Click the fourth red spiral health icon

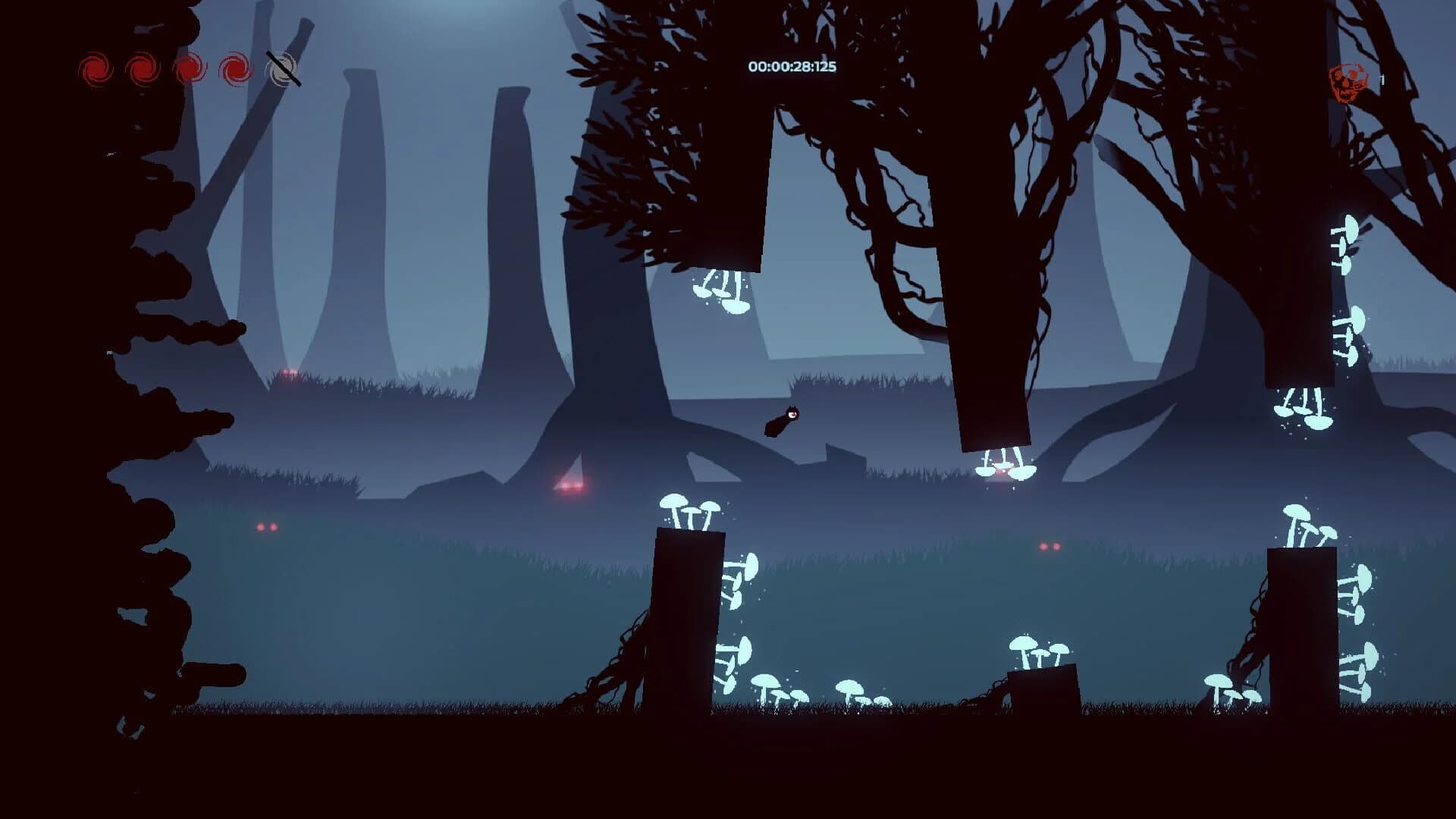(x=234, y=67)
